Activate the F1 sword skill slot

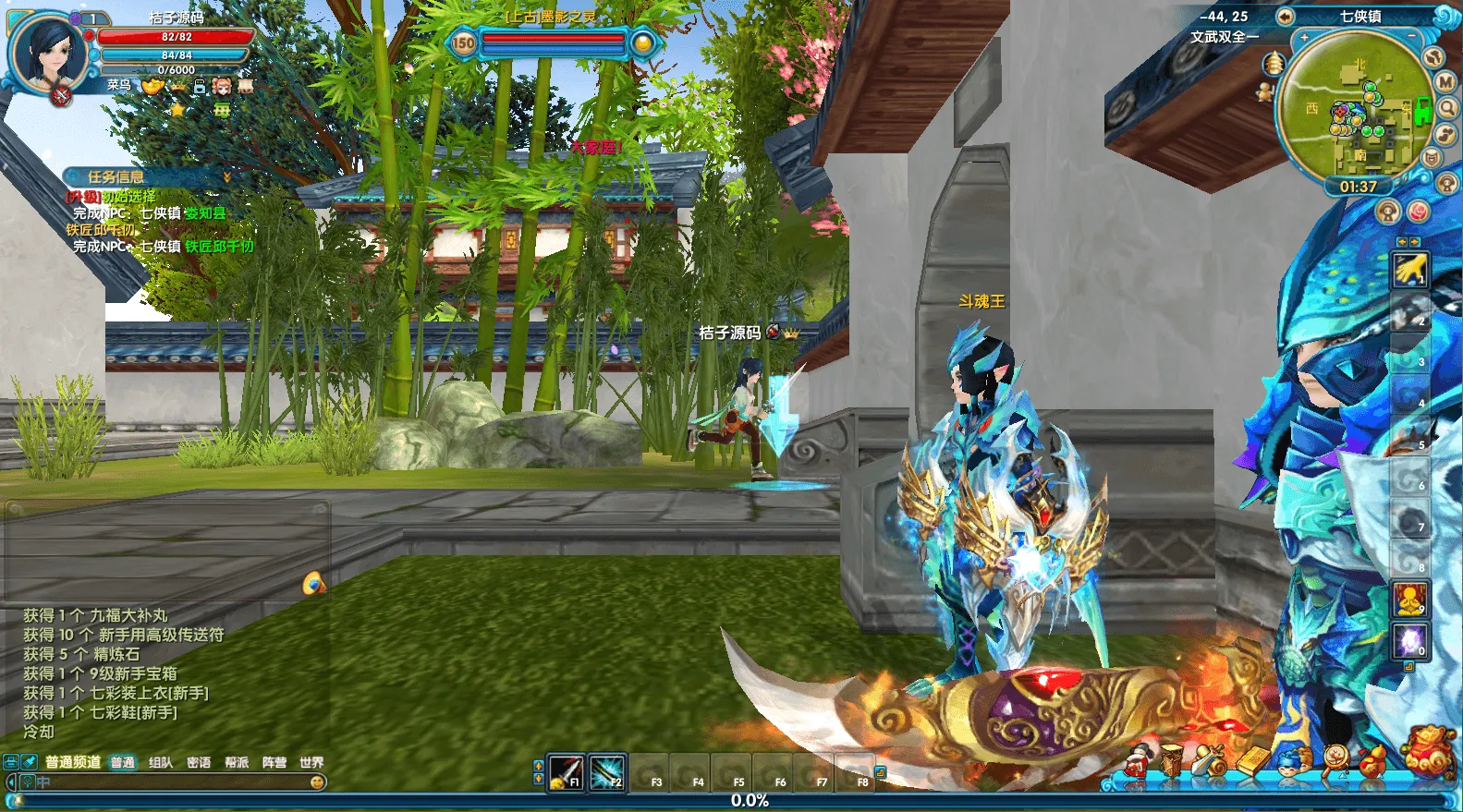point(565,771)
